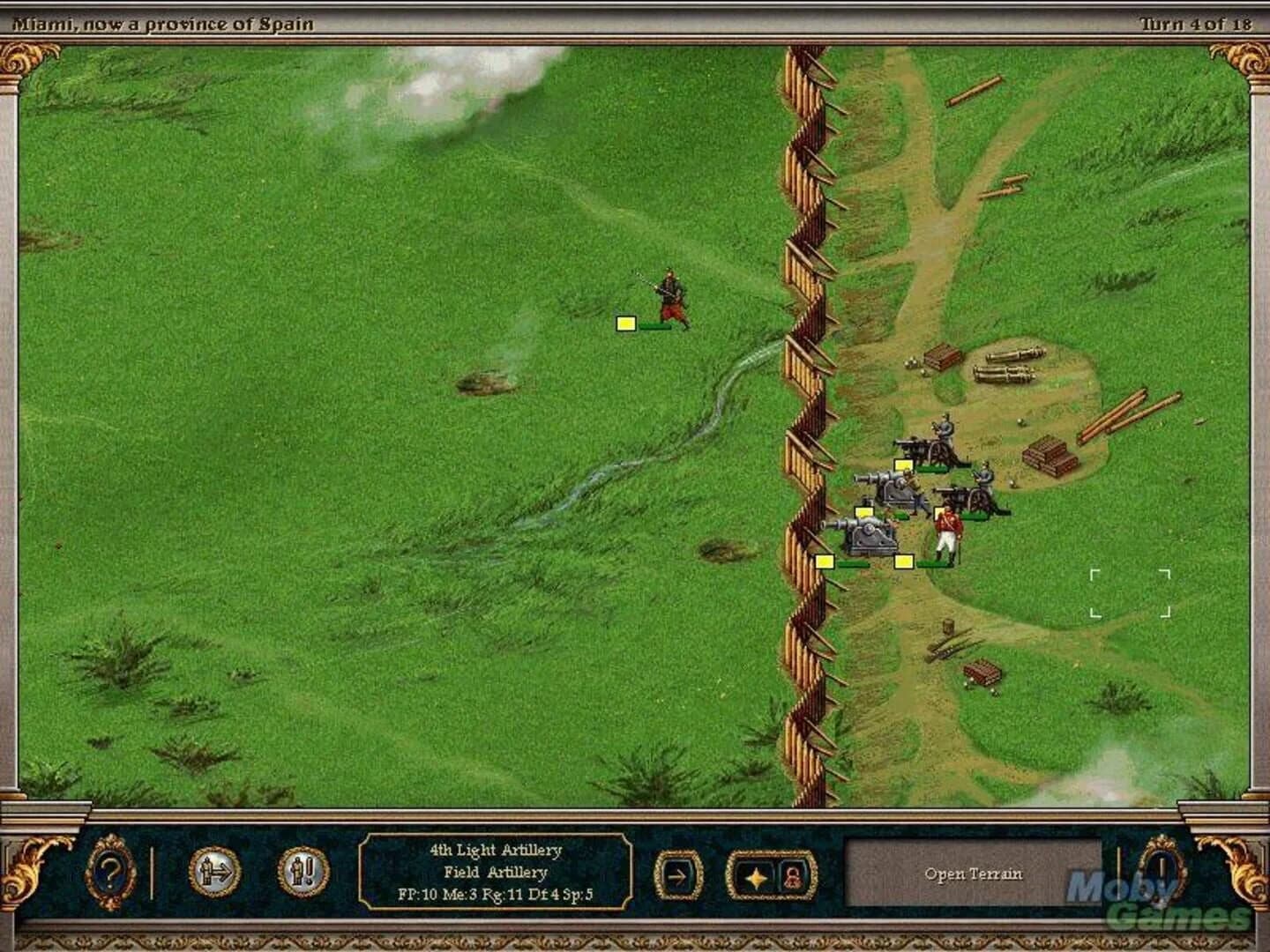The width and height of the screenshot is (1270, 952).
Task: Click the Field Artillery unit name text
Action: tap(497, 873)
